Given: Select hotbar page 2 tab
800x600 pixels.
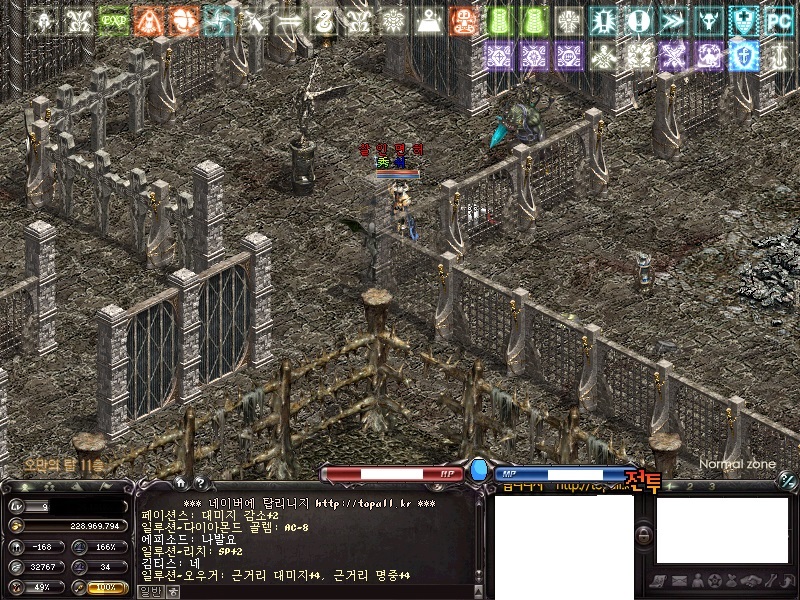Looking at the screenshot, I should (690, 487).
